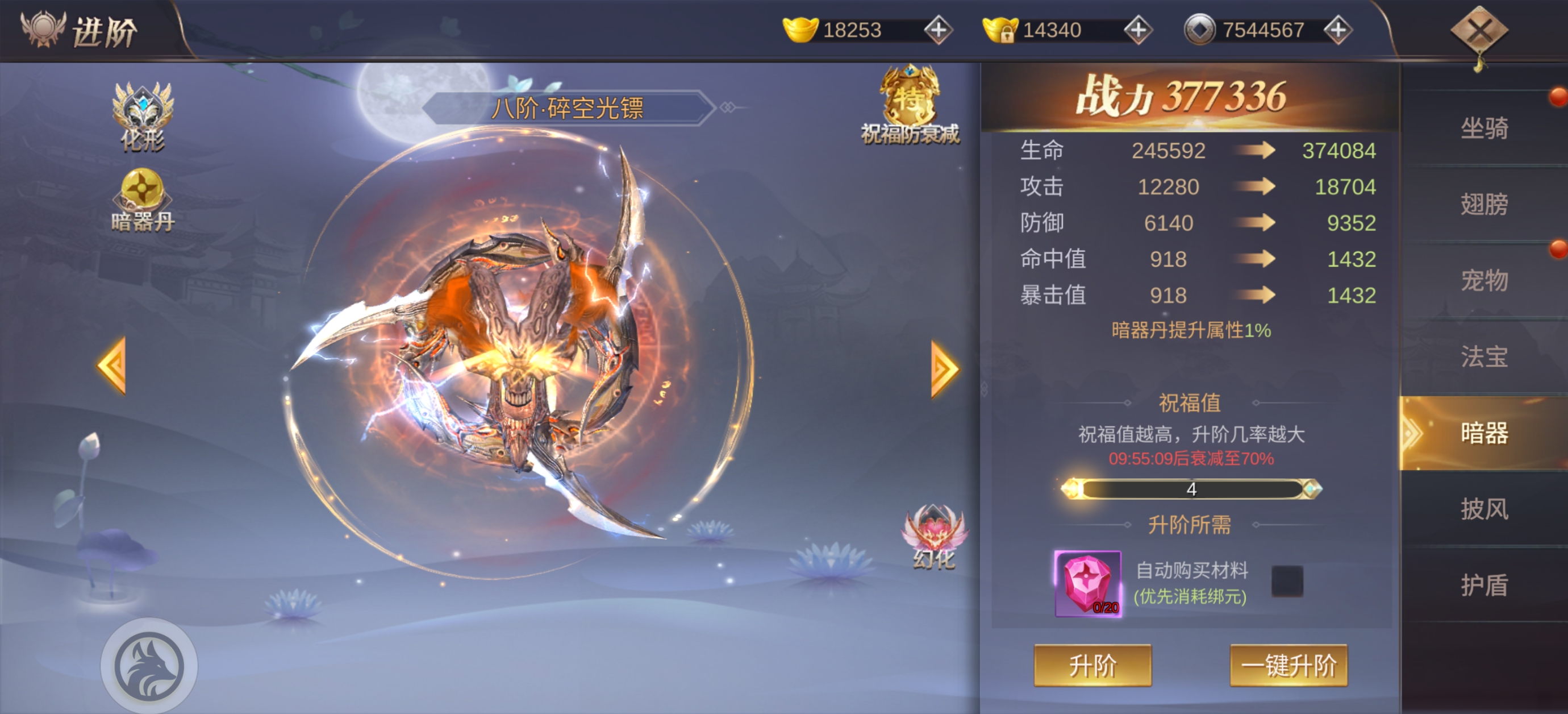Switch to the 坐骑 mount tab
Image resolution: width=1568 pixels, height=714 pixels.
[x=1484, y=128]
